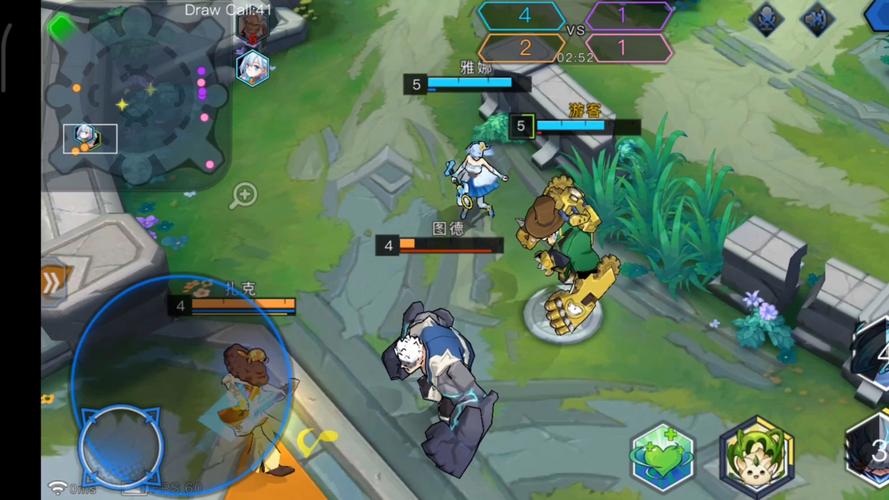This screenshot has height=500, width=889.
Task: Trigger the dark hero skill showing 3
Action: [868, 452]
